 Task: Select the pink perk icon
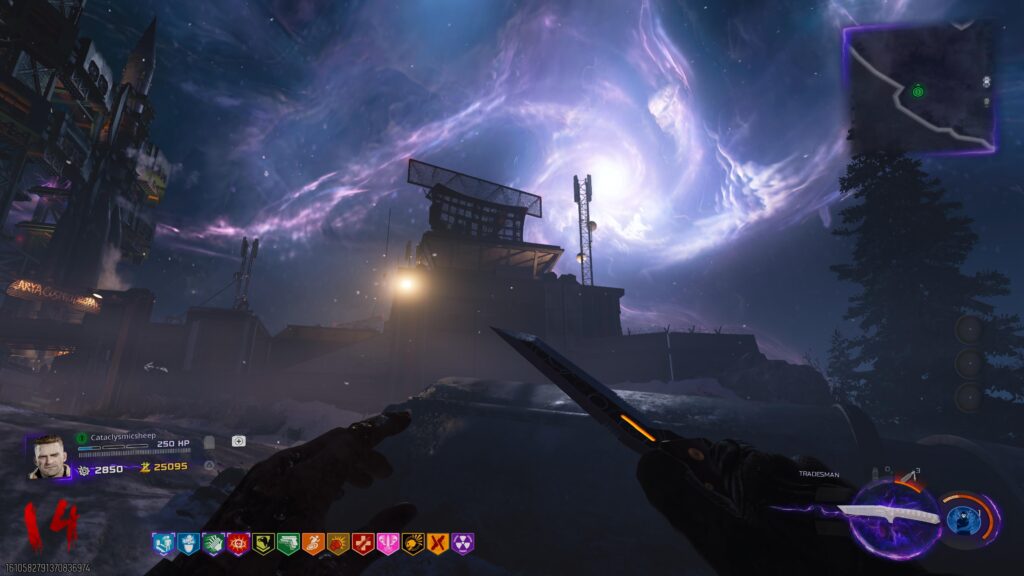(387, 543)
